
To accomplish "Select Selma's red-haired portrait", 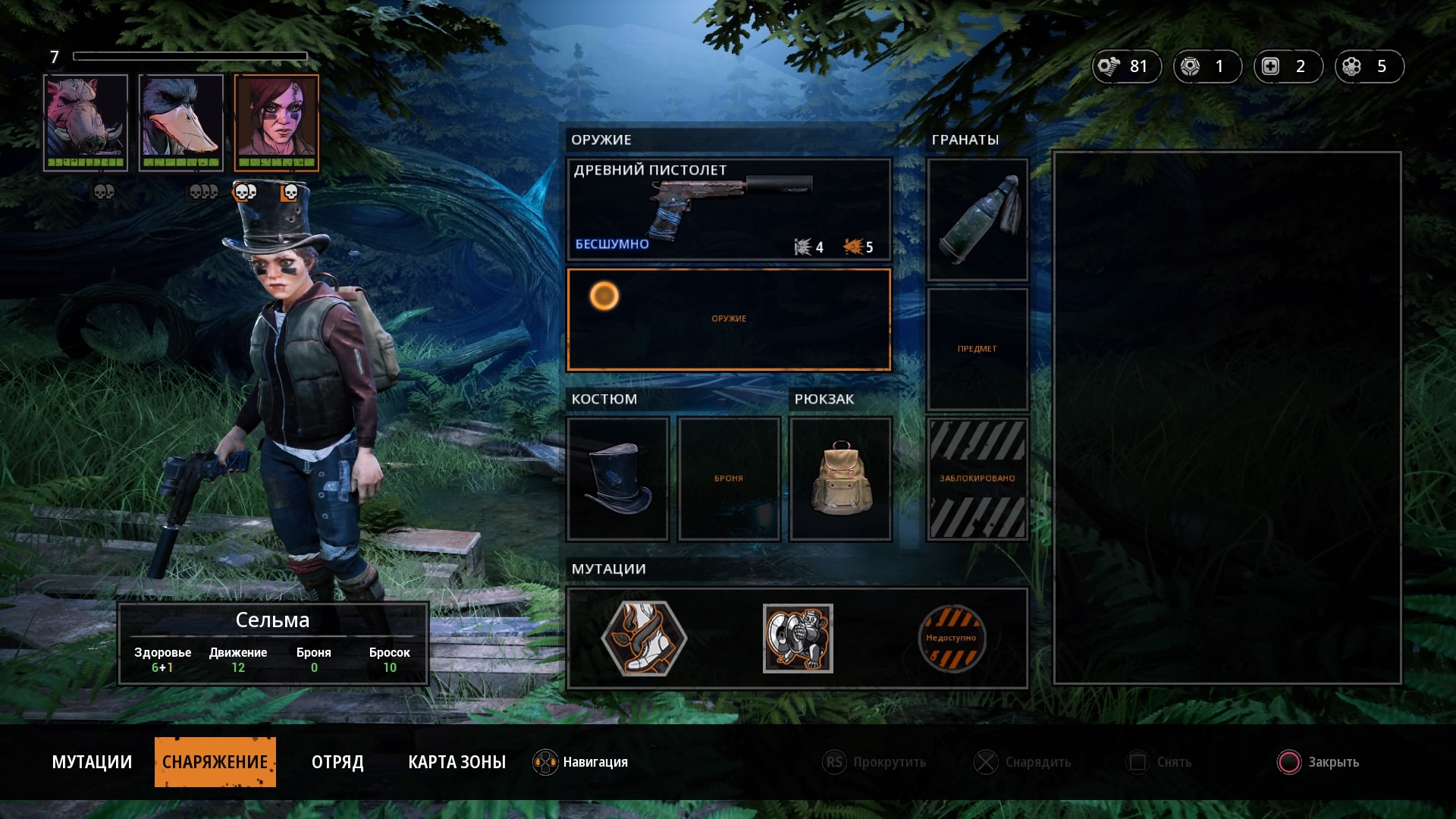I will point(277,122).
